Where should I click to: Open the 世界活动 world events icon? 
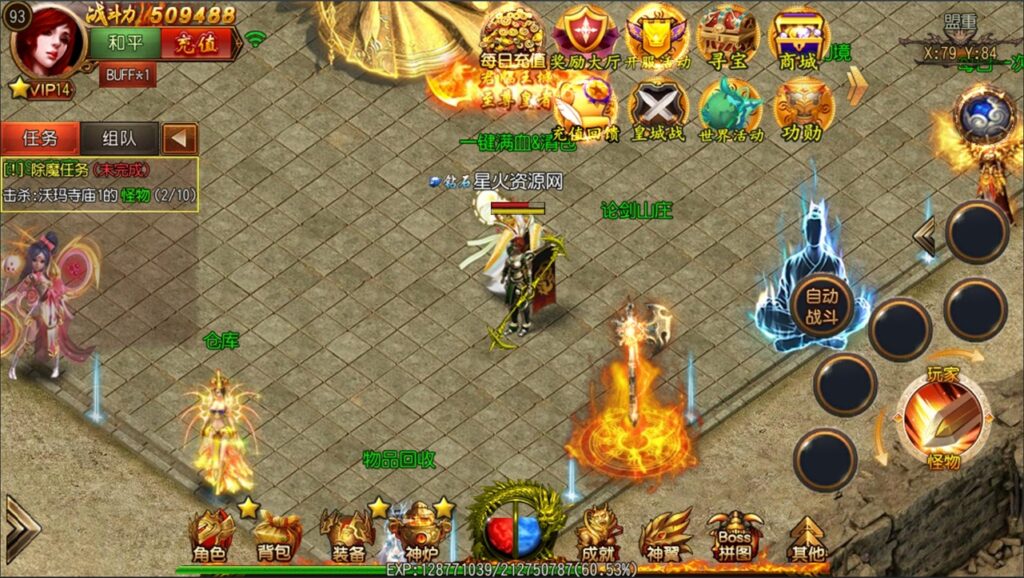730,107
